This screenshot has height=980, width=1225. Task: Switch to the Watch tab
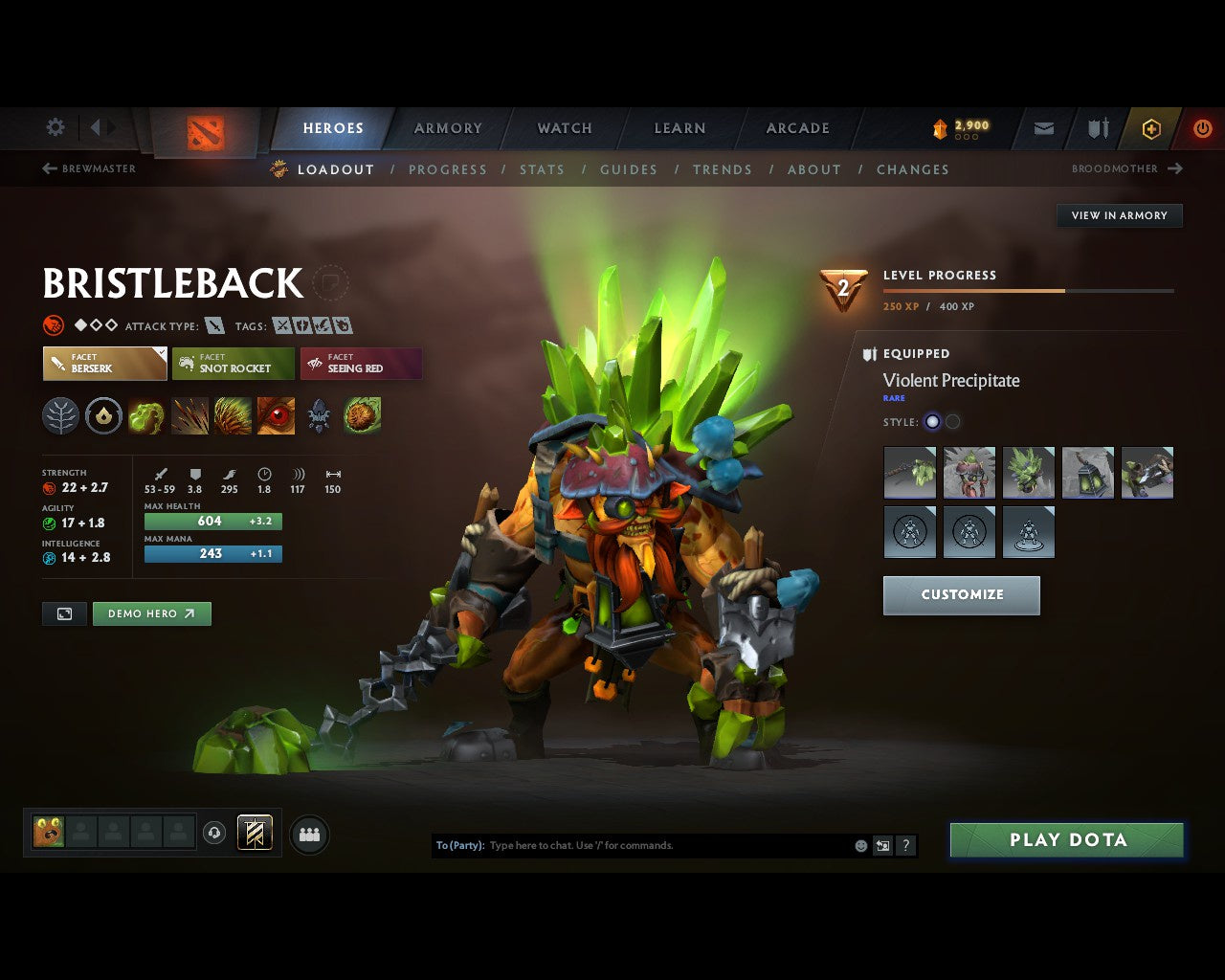(565, 128)
